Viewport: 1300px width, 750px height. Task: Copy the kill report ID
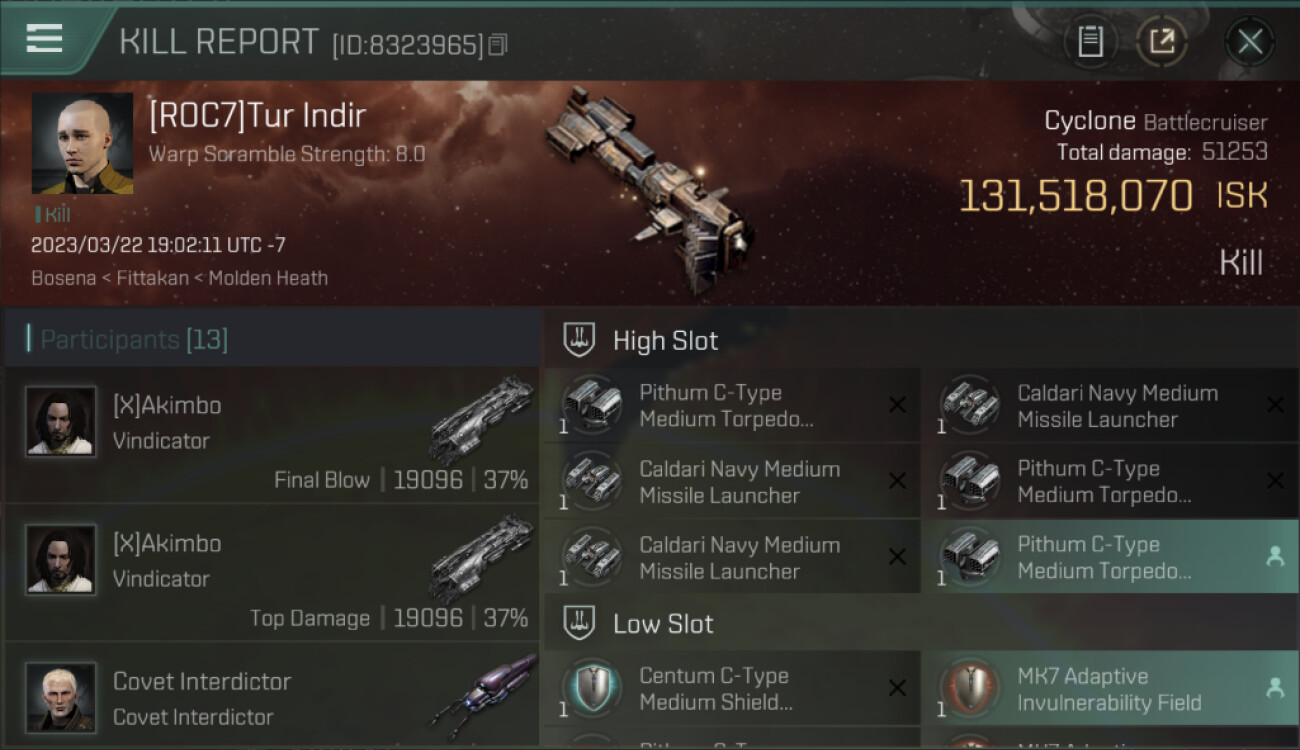click(498, 45)
